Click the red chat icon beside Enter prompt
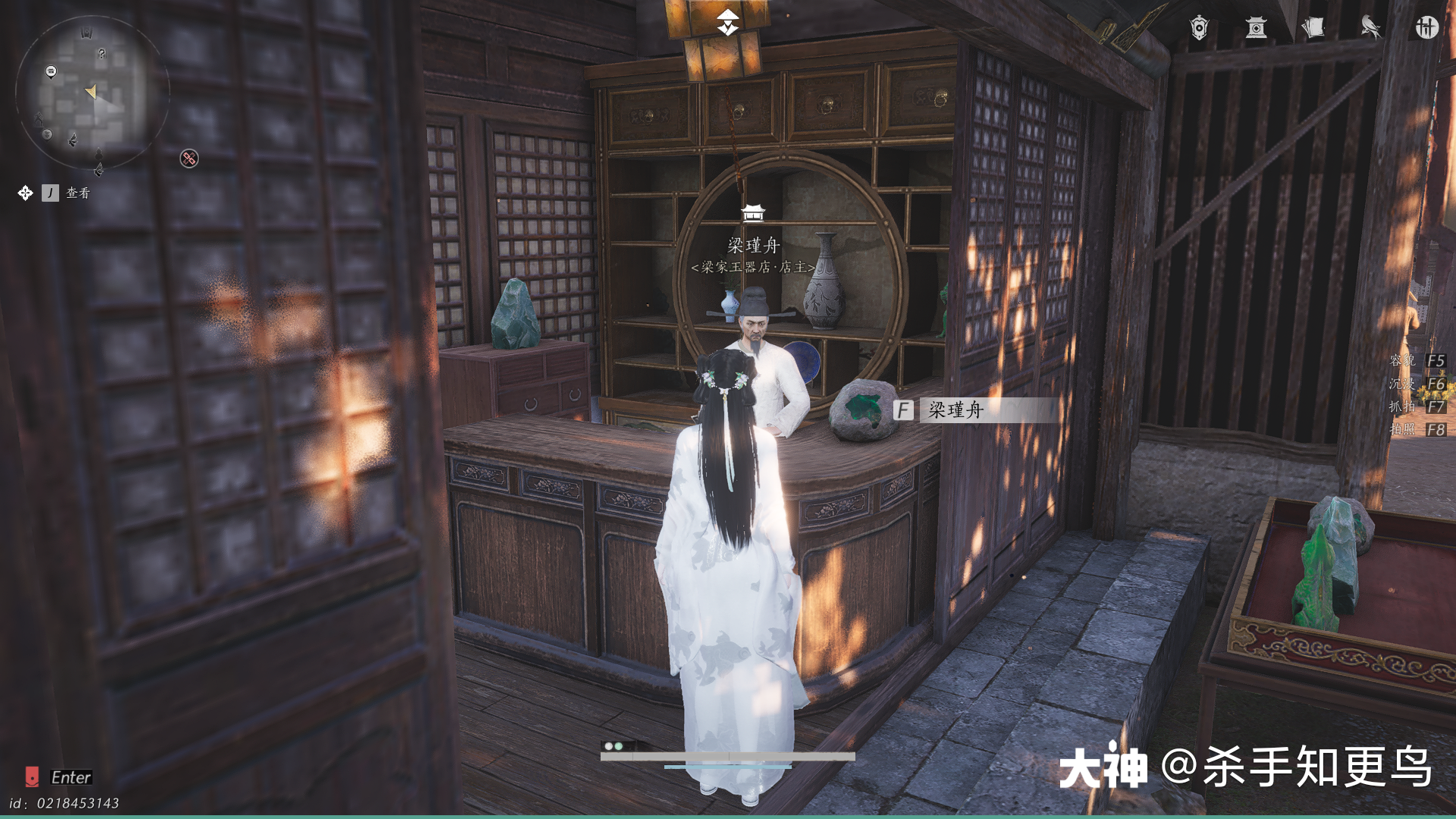Viewport: 1456px width, 819px height. coord(32,777)
